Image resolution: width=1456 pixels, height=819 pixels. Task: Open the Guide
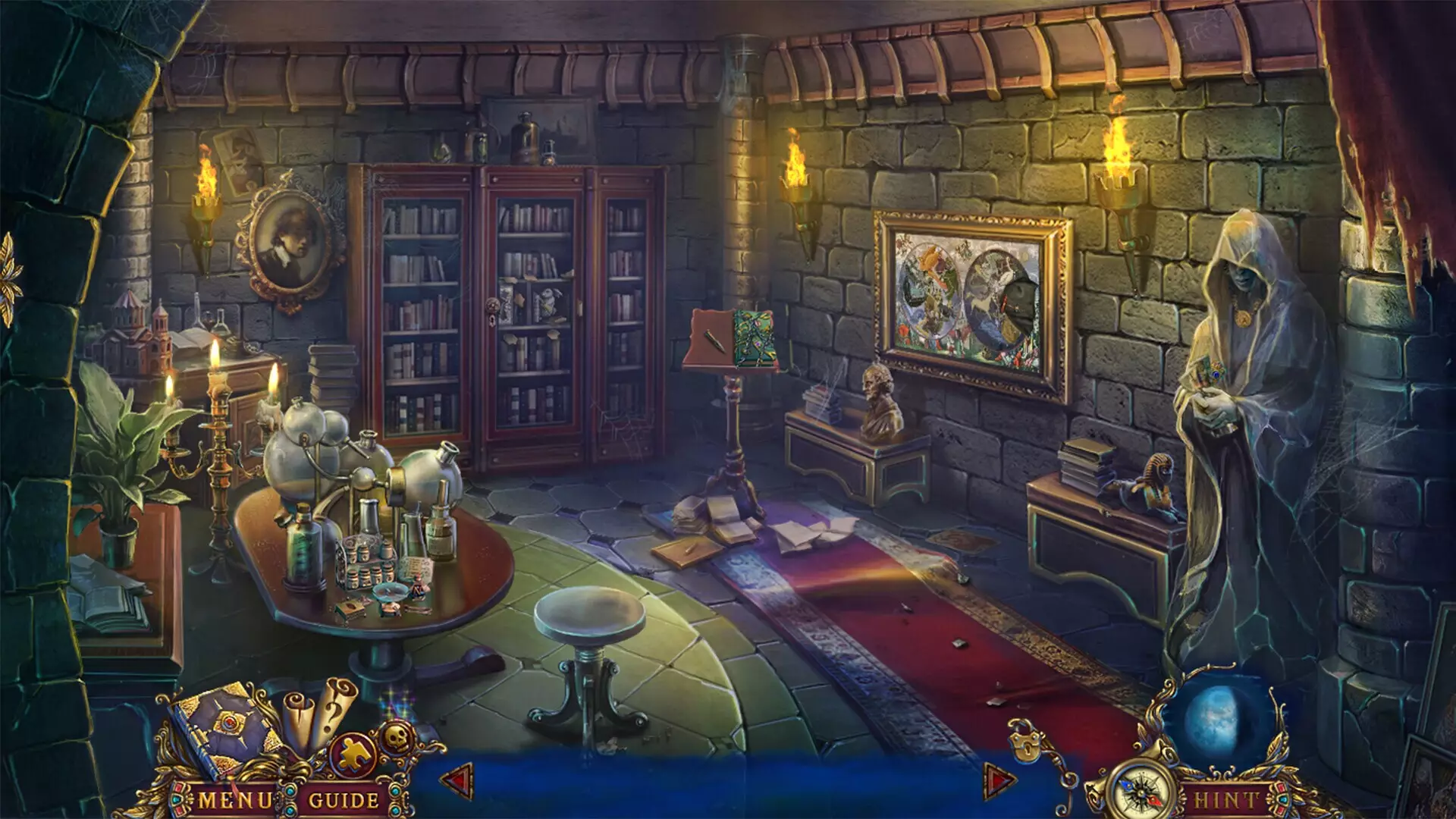[342, 798]
